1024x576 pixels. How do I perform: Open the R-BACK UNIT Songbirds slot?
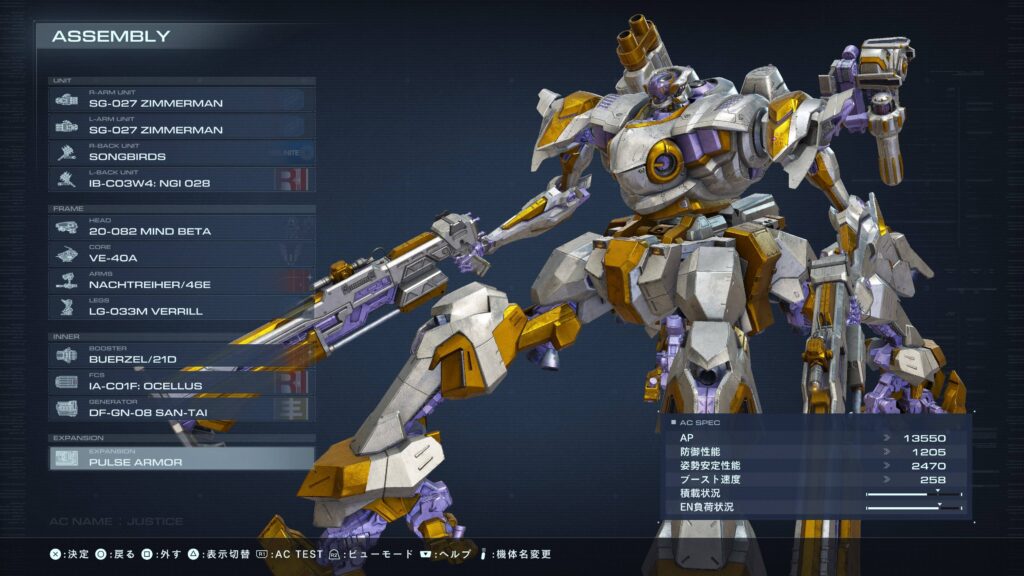[182, 153]
